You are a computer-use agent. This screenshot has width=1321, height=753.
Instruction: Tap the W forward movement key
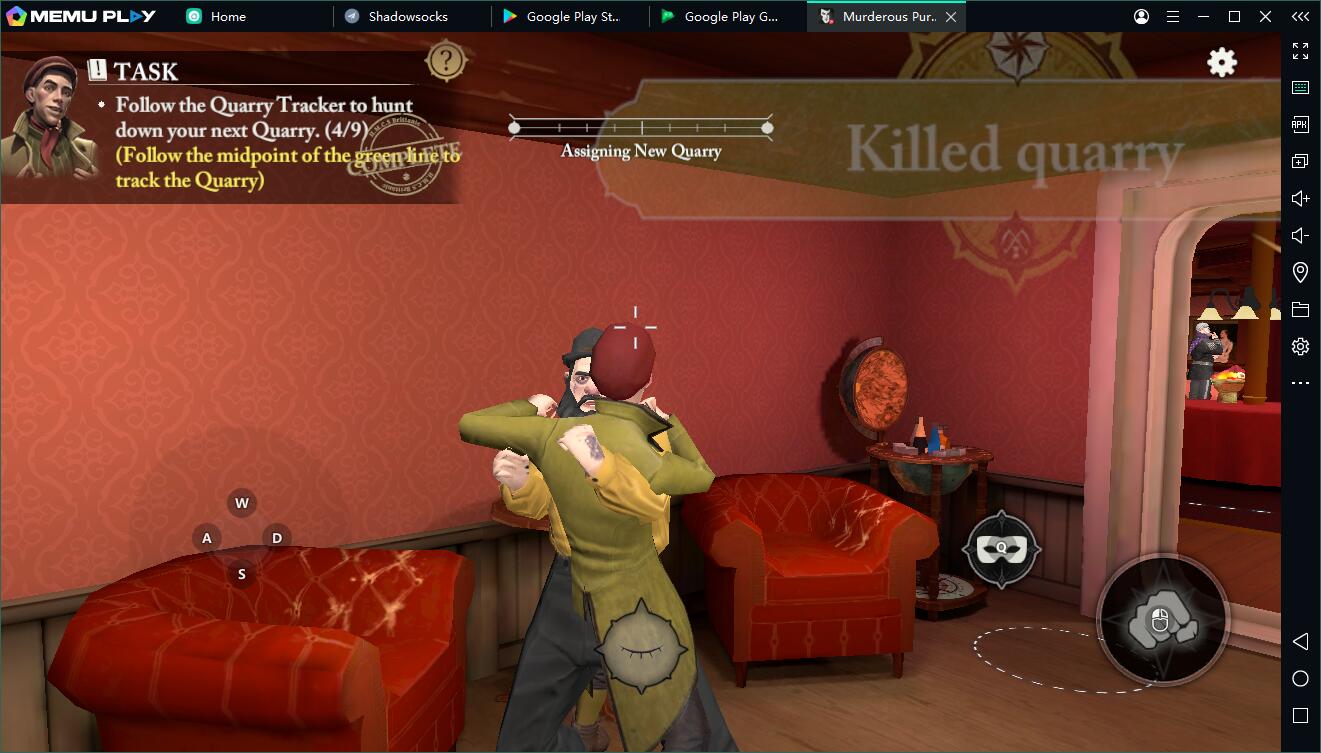click(241, 502)
